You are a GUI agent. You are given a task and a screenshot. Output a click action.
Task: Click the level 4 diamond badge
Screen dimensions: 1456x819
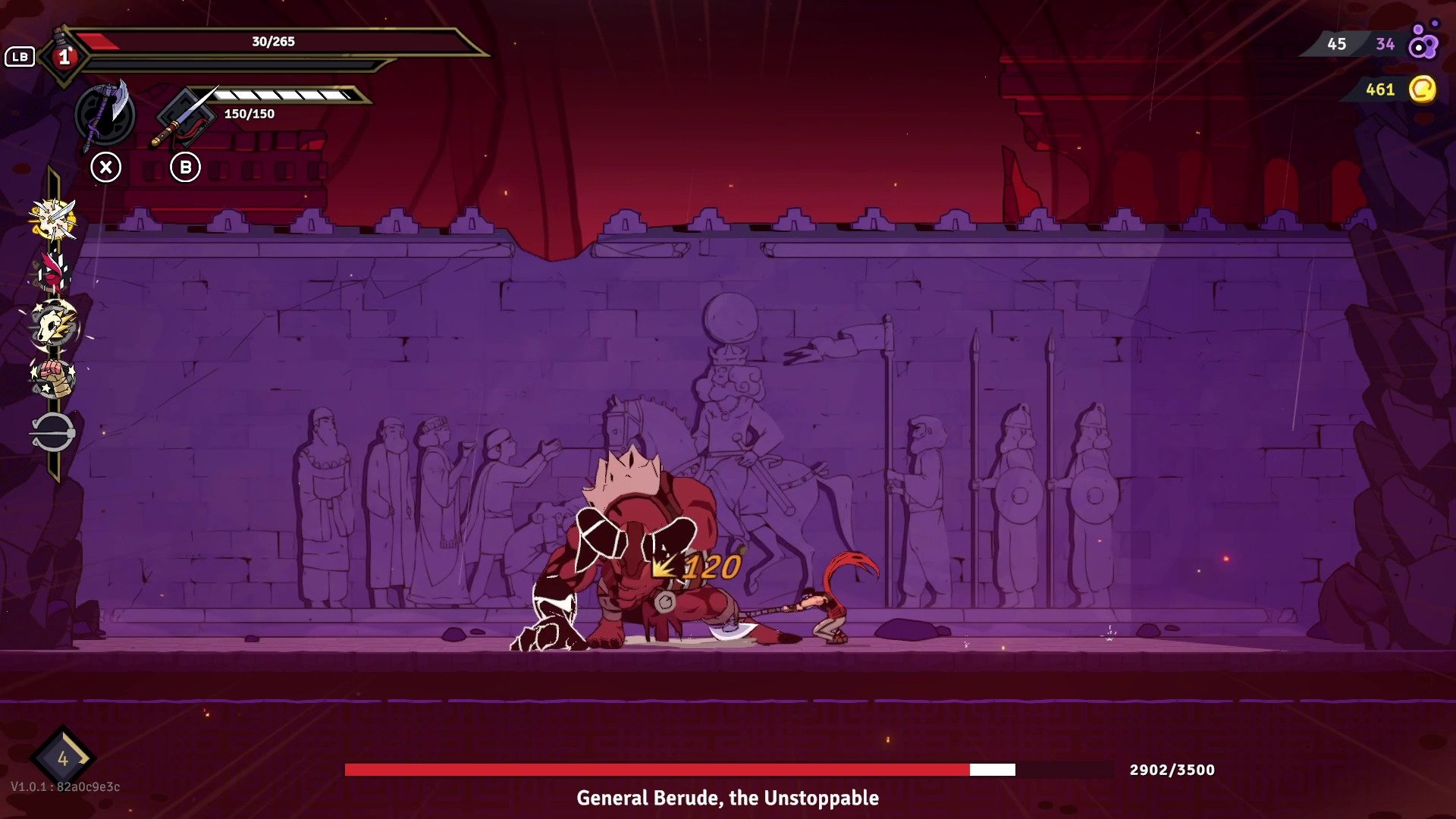click(x=63, y=758)
